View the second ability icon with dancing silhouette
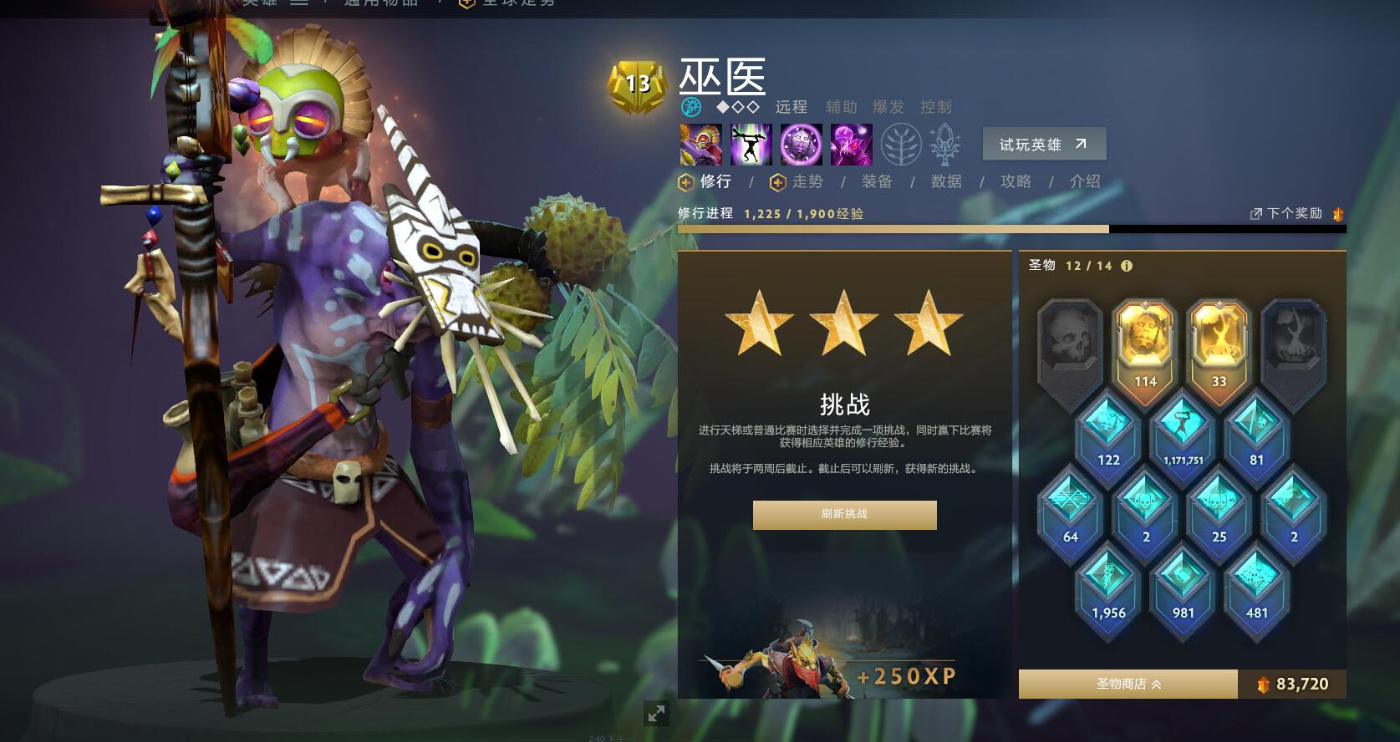1400x742 pixels. [750, 143]
